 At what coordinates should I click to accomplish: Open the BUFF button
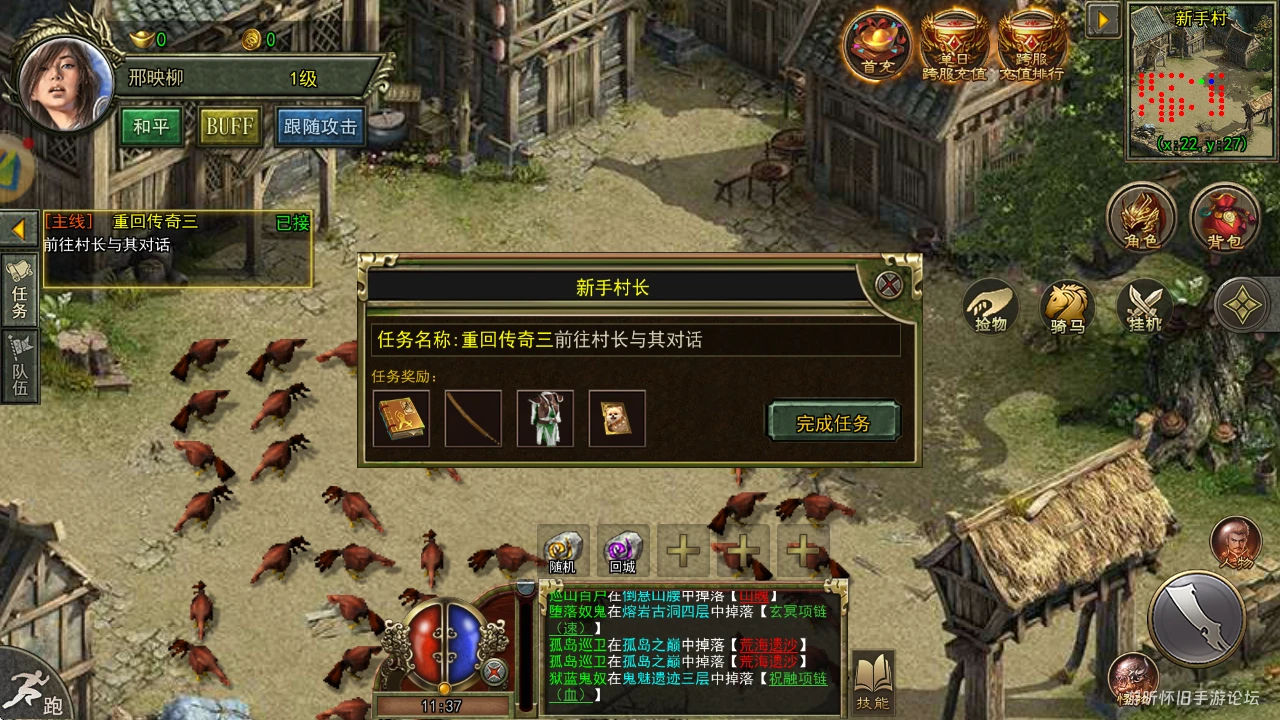coord(229,128)
